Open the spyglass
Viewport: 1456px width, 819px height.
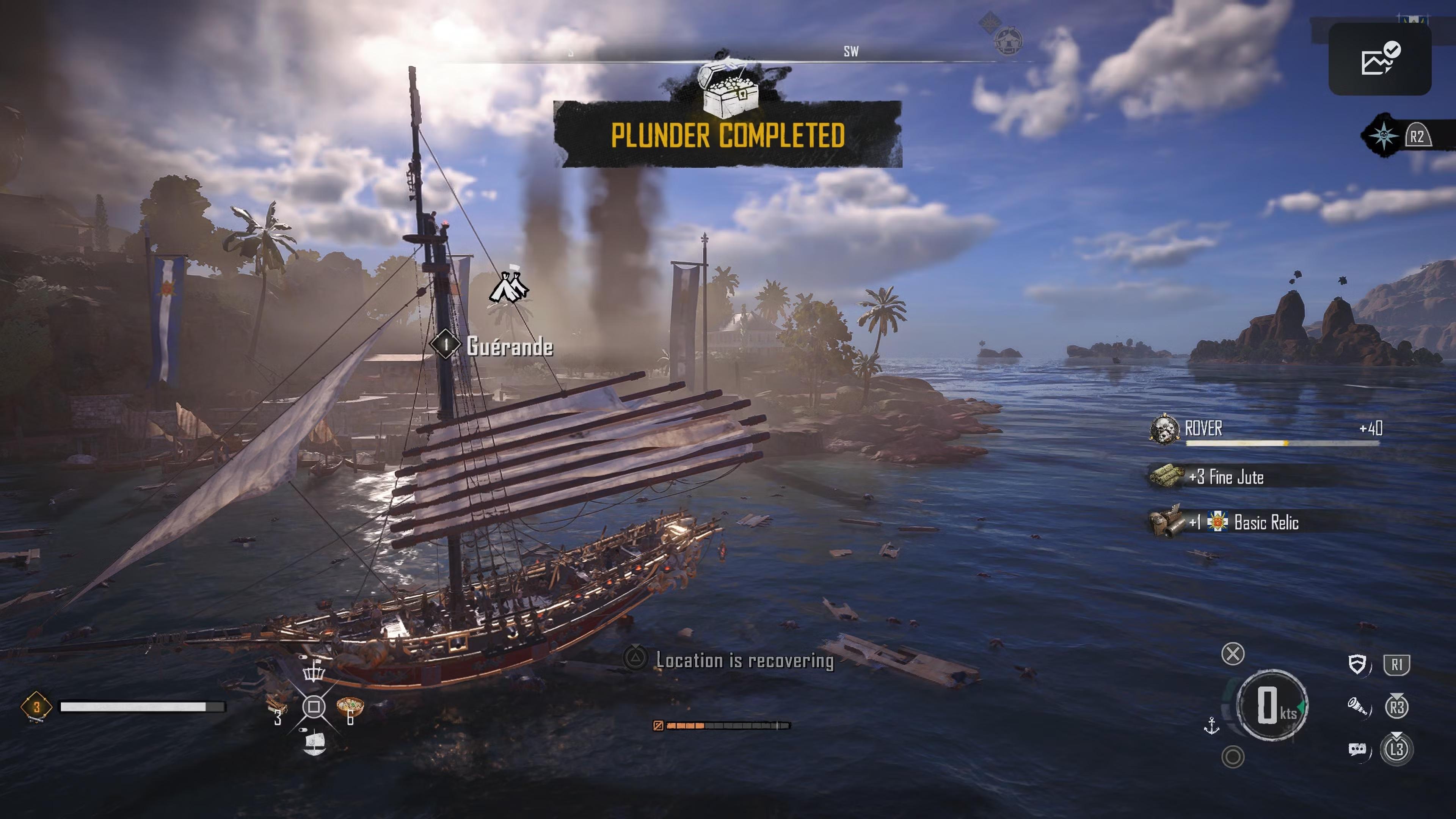[1358, 706]
